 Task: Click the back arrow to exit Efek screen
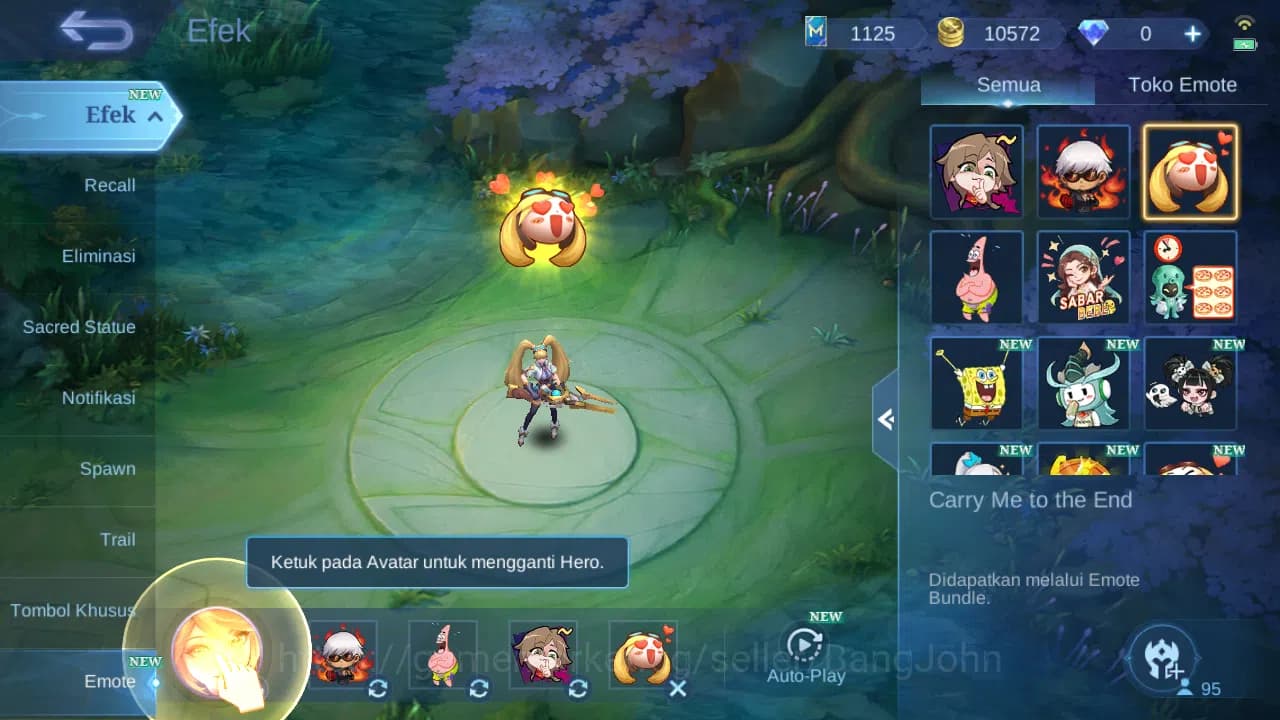pyautogui.click(x=97, y=31)
